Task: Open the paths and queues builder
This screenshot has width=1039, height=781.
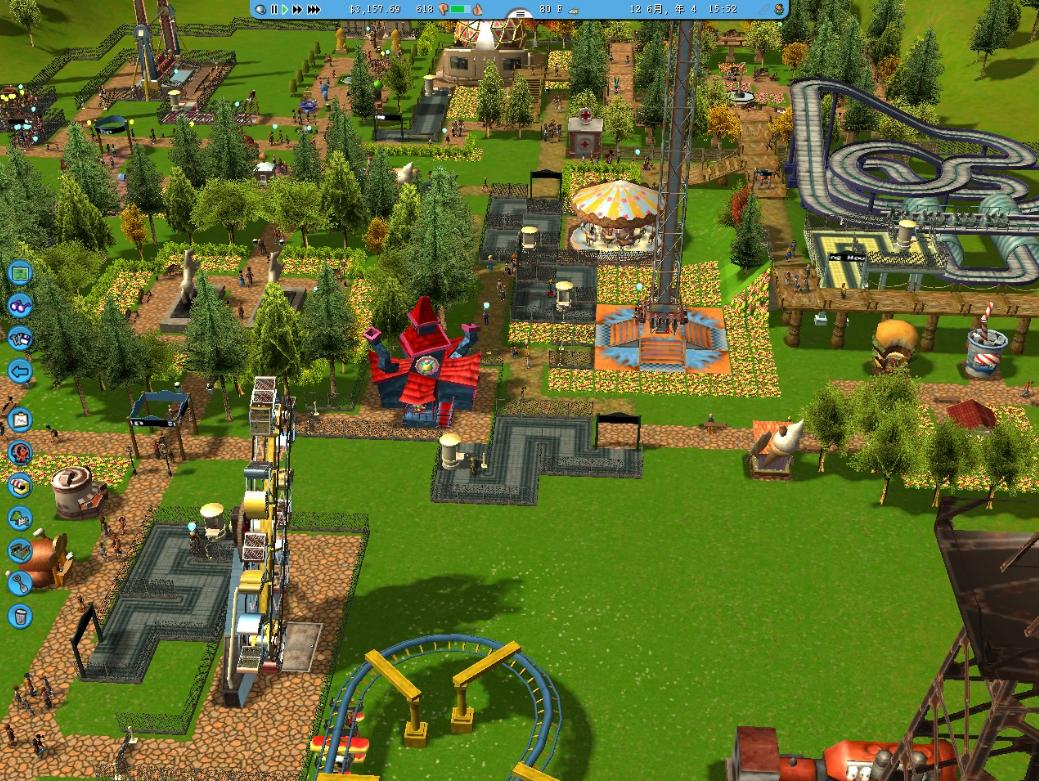Action: pos(19,551)
